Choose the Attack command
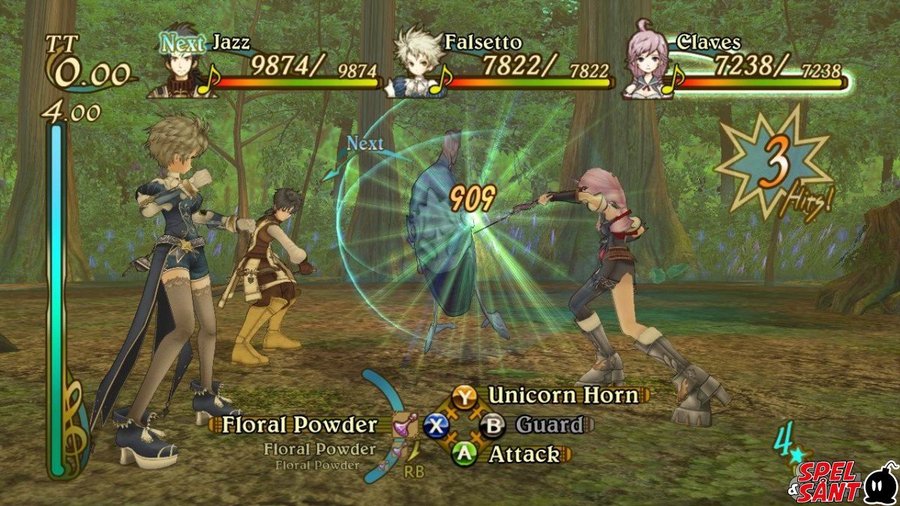Screen dimensions: 900x506 pos(523,454)
